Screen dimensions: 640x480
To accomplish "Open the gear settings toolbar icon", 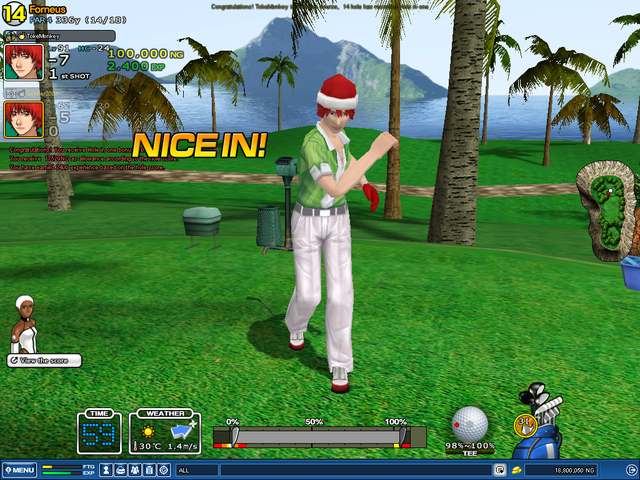I will click(163, 469).
